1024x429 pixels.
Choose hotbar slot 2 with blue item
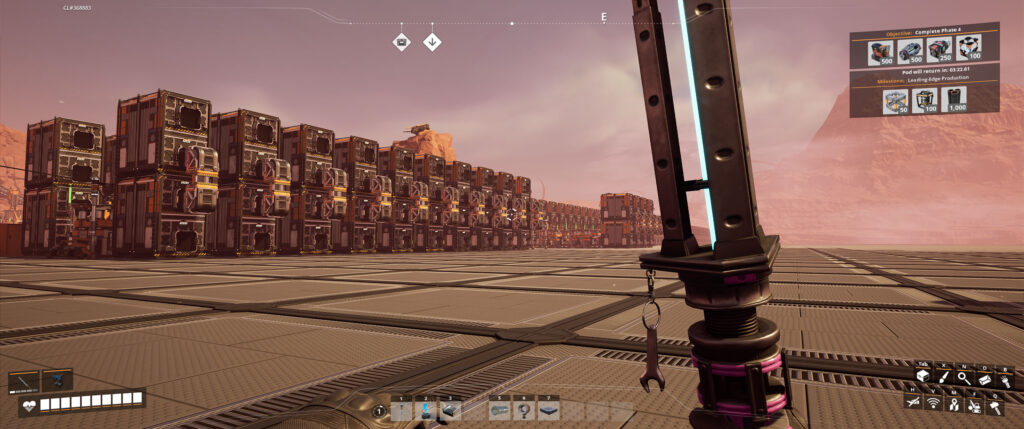tap(427, 408)
